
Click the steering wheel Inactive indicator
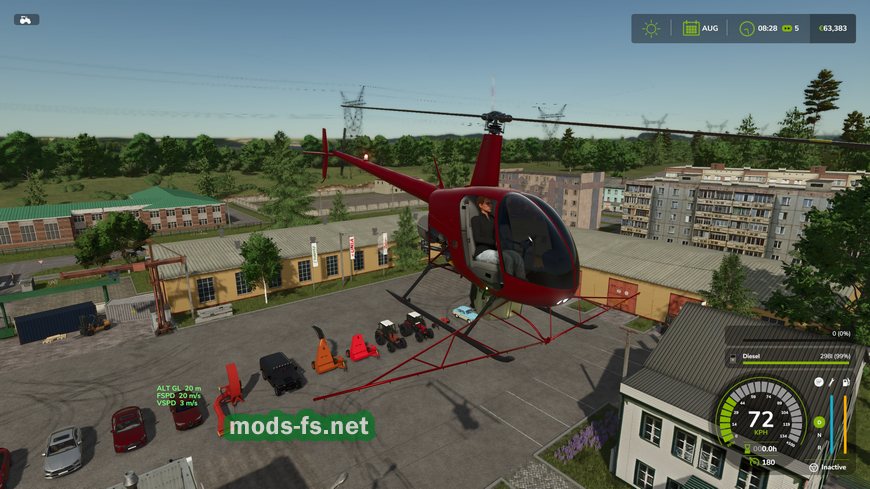click(x=811, y=466)
